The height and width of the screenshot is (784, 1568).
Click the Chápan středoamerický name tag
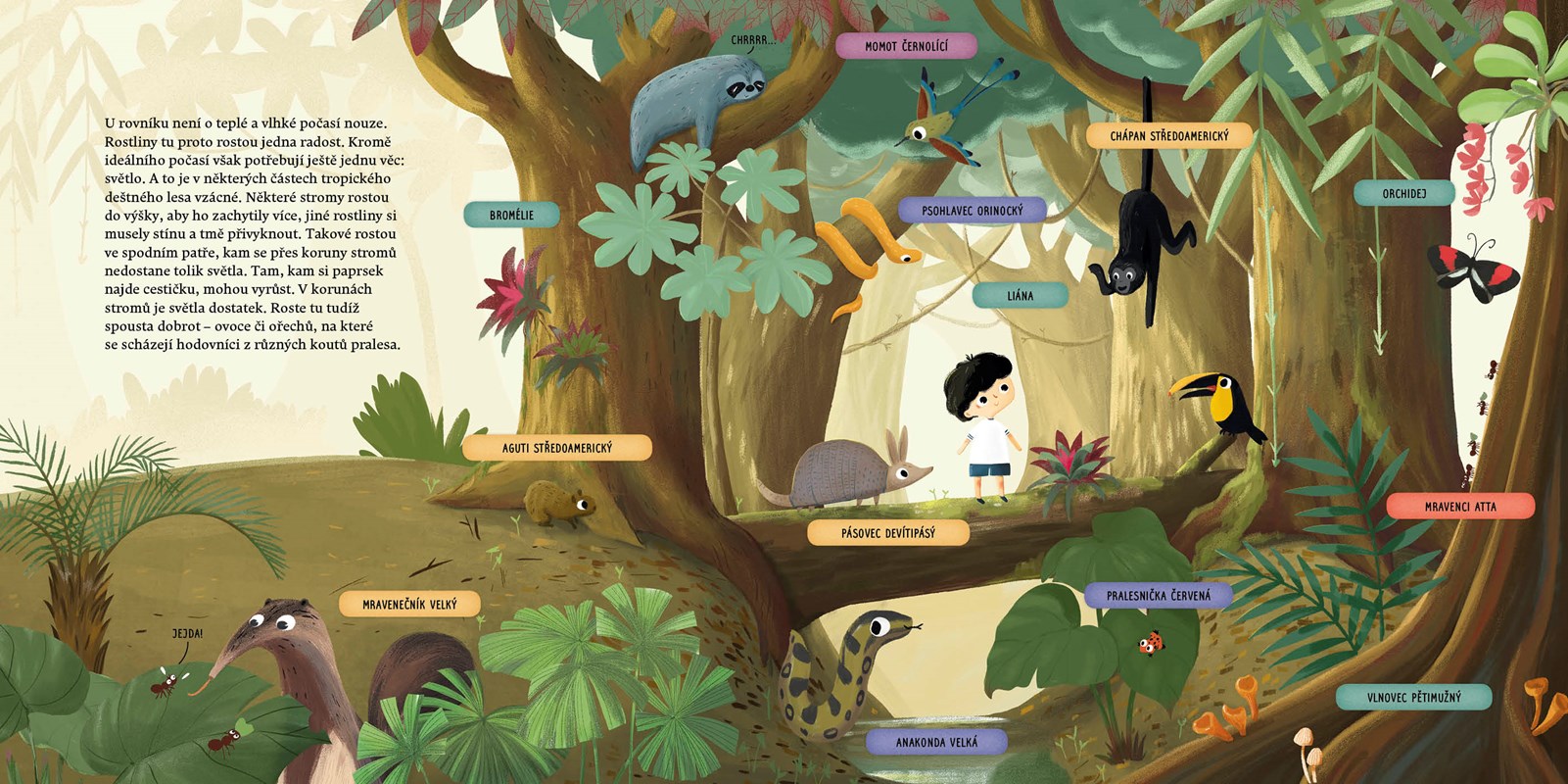click(1168, 136)
